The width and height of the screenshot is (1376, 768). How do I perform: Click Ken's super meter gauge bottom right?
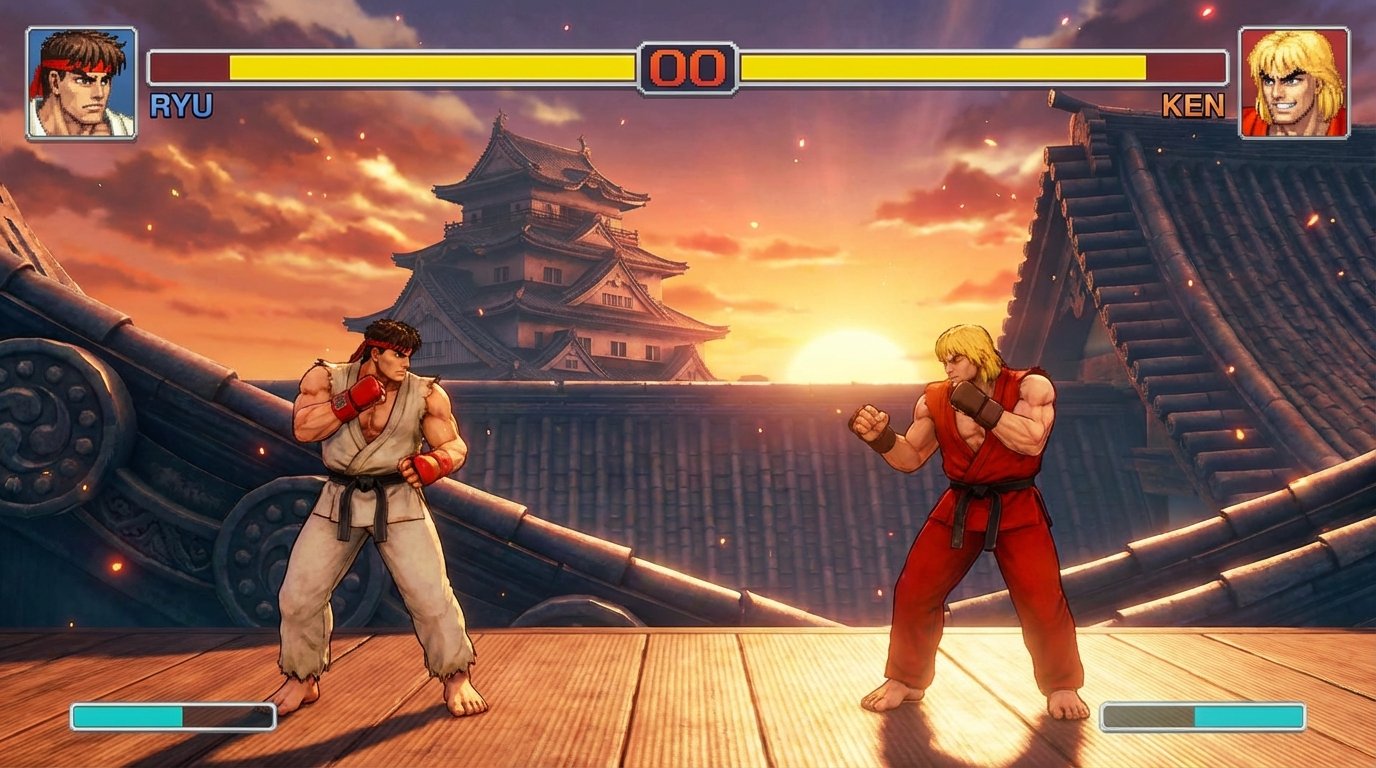[x=1200, y=715]
